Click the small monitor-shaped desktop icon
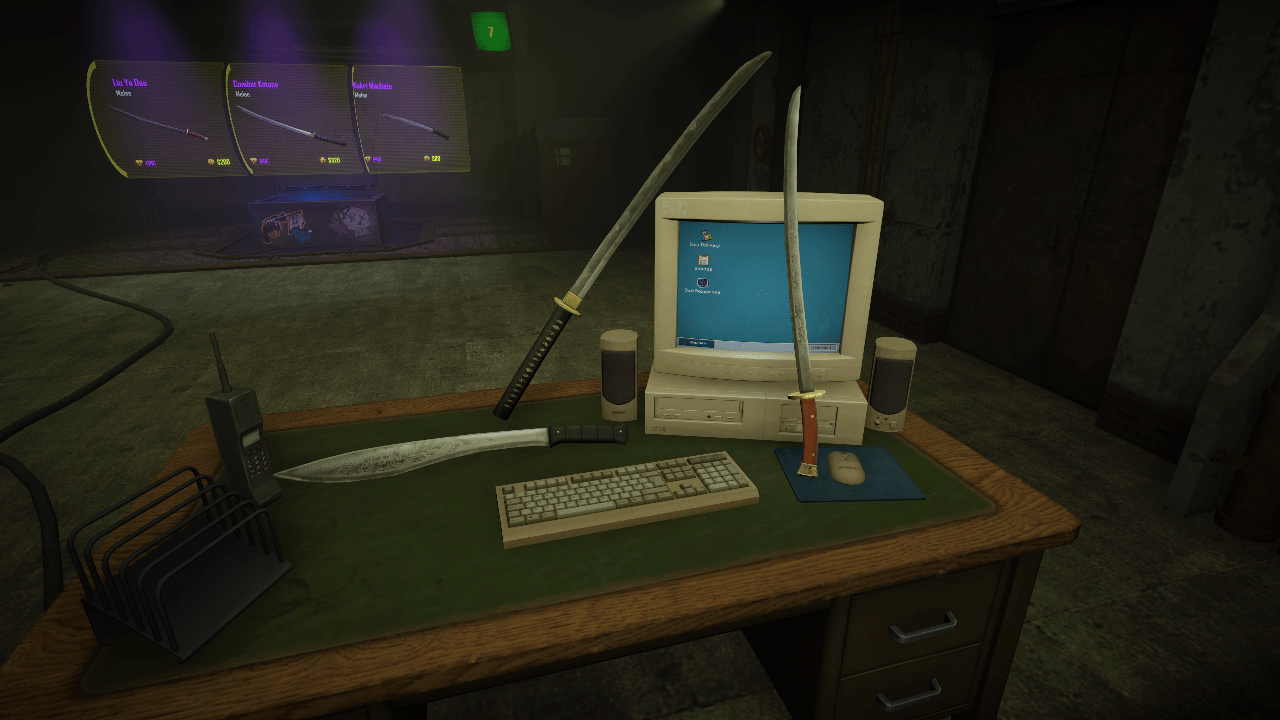The width and height of the screenshot is (1280, 720). 702,282
